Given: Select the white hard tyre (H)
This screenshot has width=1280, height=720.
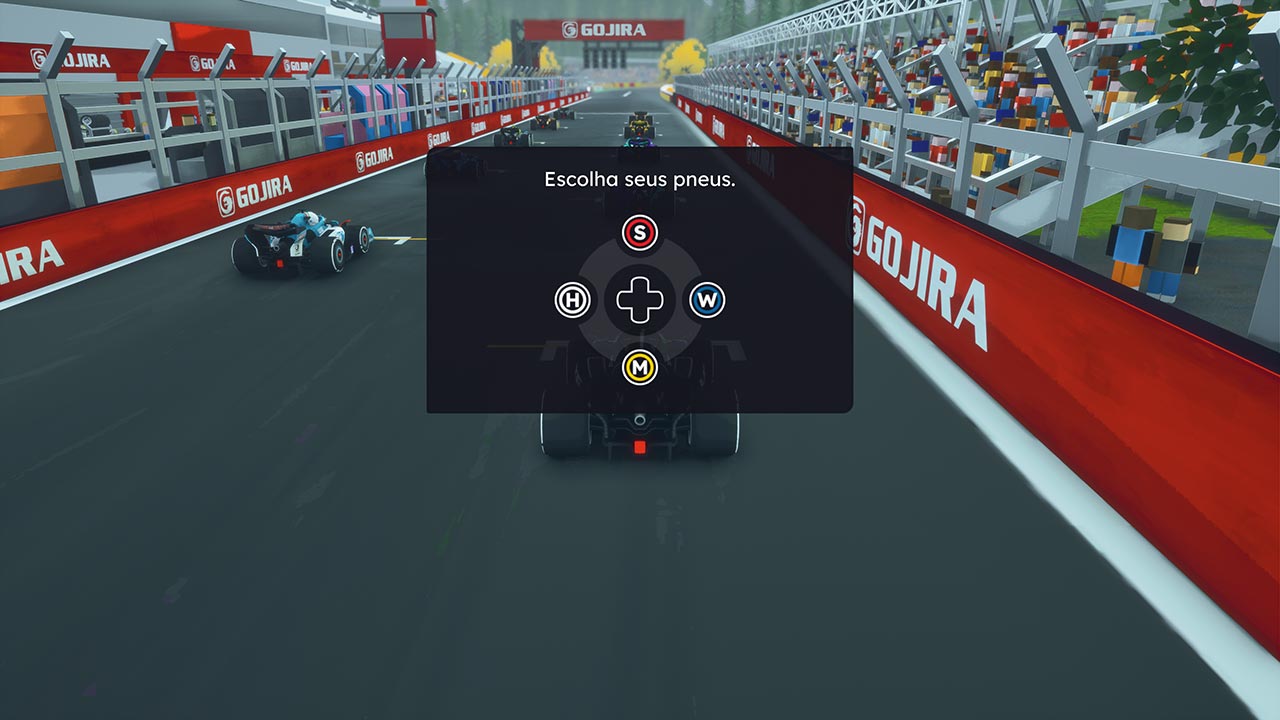Looking at the screenshot, I should click(573, 300).
